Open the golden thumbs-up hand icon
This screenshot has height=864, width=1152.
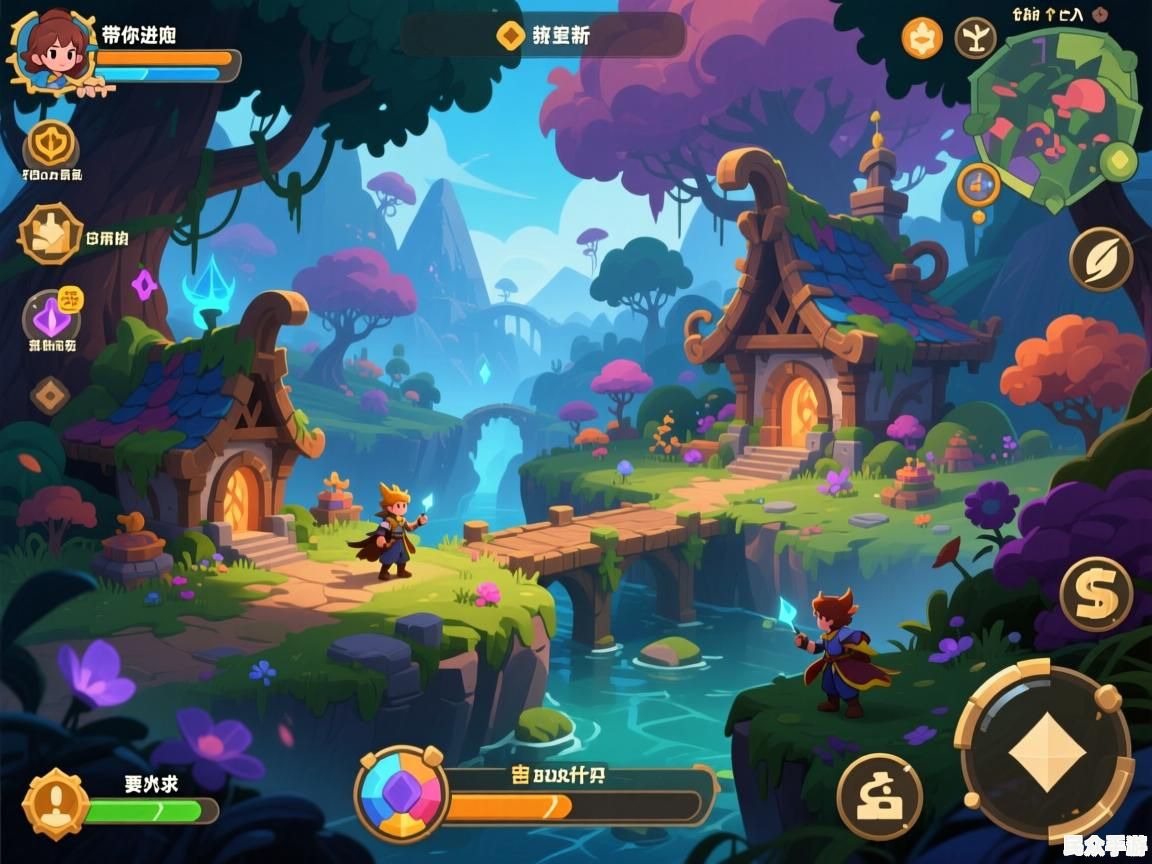coord(51,234)
